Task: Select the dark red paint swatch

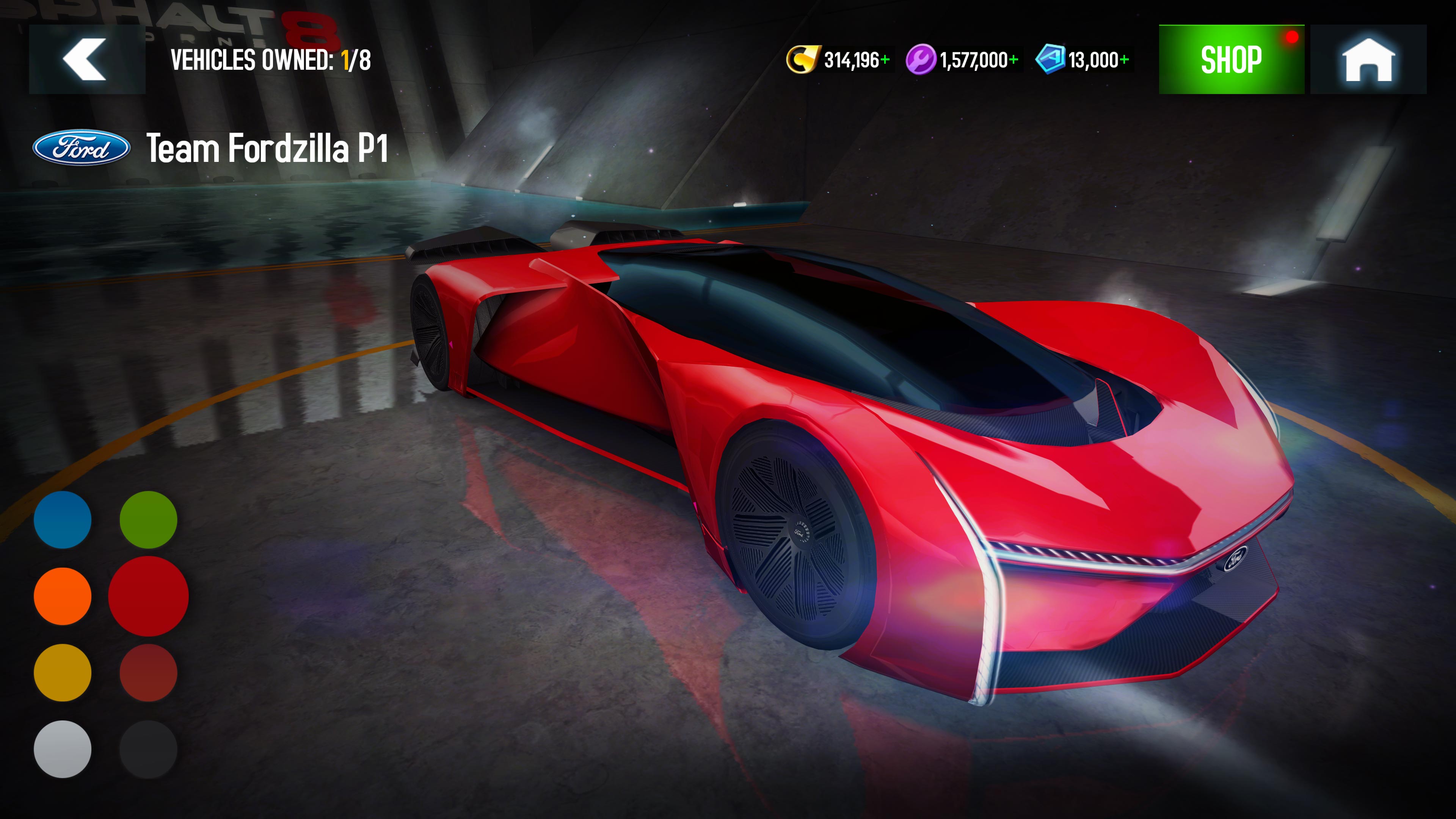Action: 149,674
